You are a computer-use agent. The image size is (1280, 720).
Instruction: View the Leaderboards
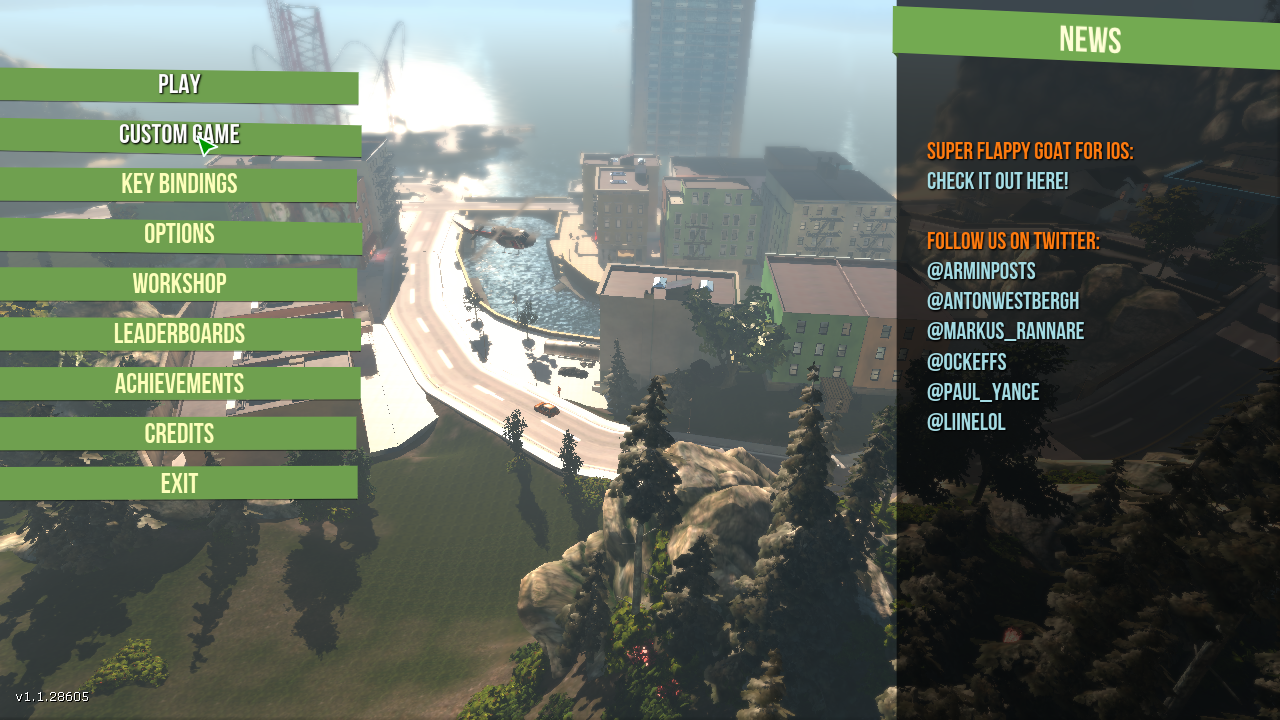click(x=179, y=335)
